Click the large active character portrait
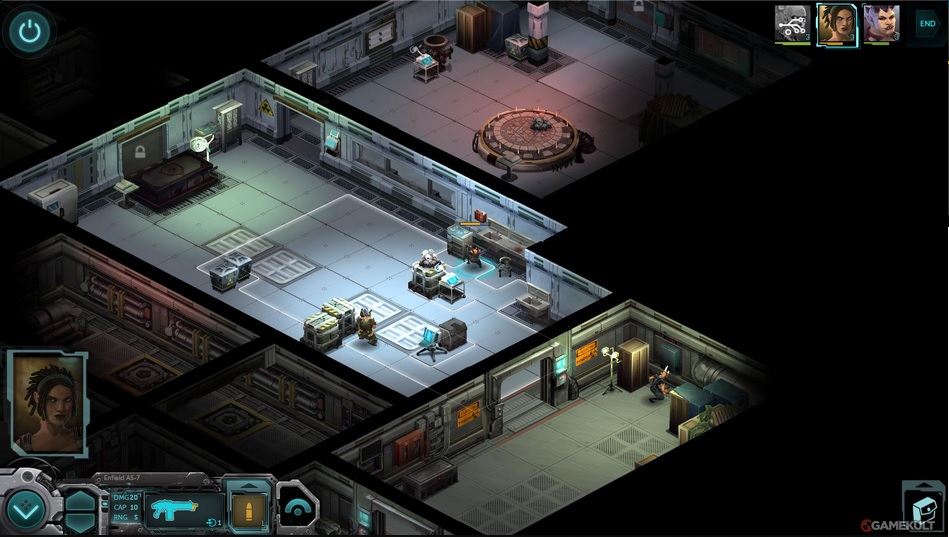The height and width of the screenshot is (537, 949). [x=47, y=402]
